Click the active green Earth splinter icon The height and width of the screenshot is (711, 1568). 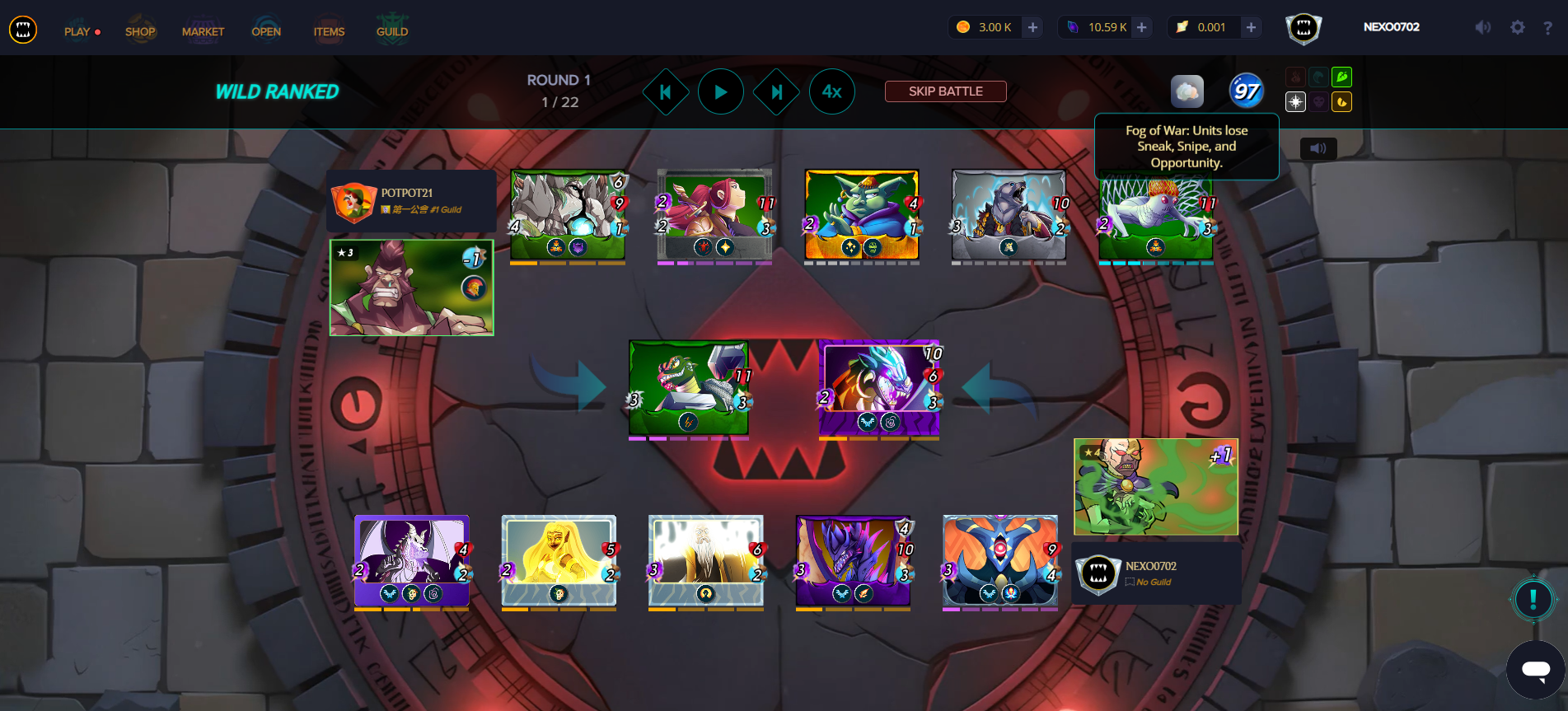[1341, 77]
